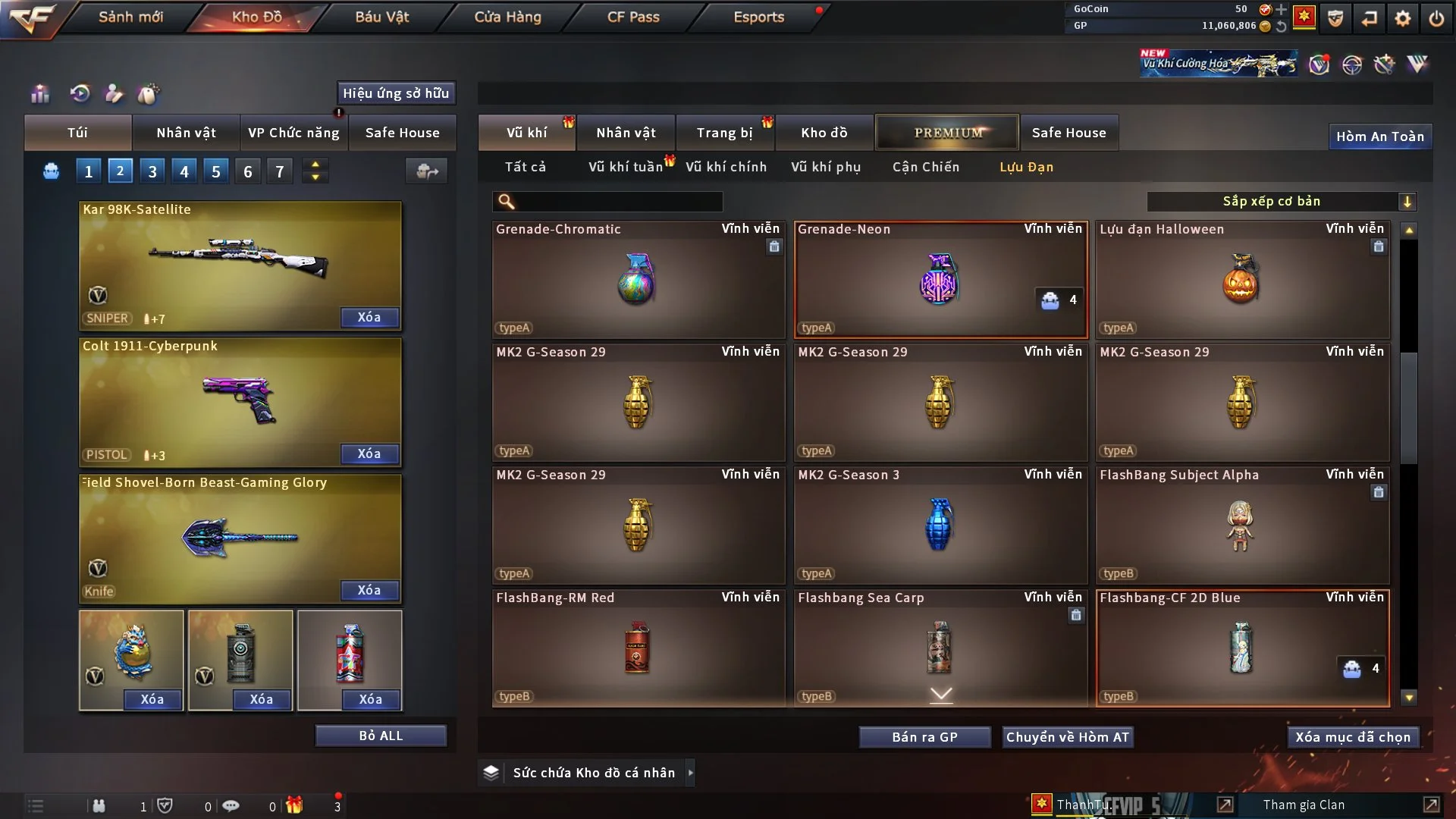Select the Lựu đạn Halloween pumpkin grenade
The height and width of the screenshot is (819, 1456).
click(1241, 279)
